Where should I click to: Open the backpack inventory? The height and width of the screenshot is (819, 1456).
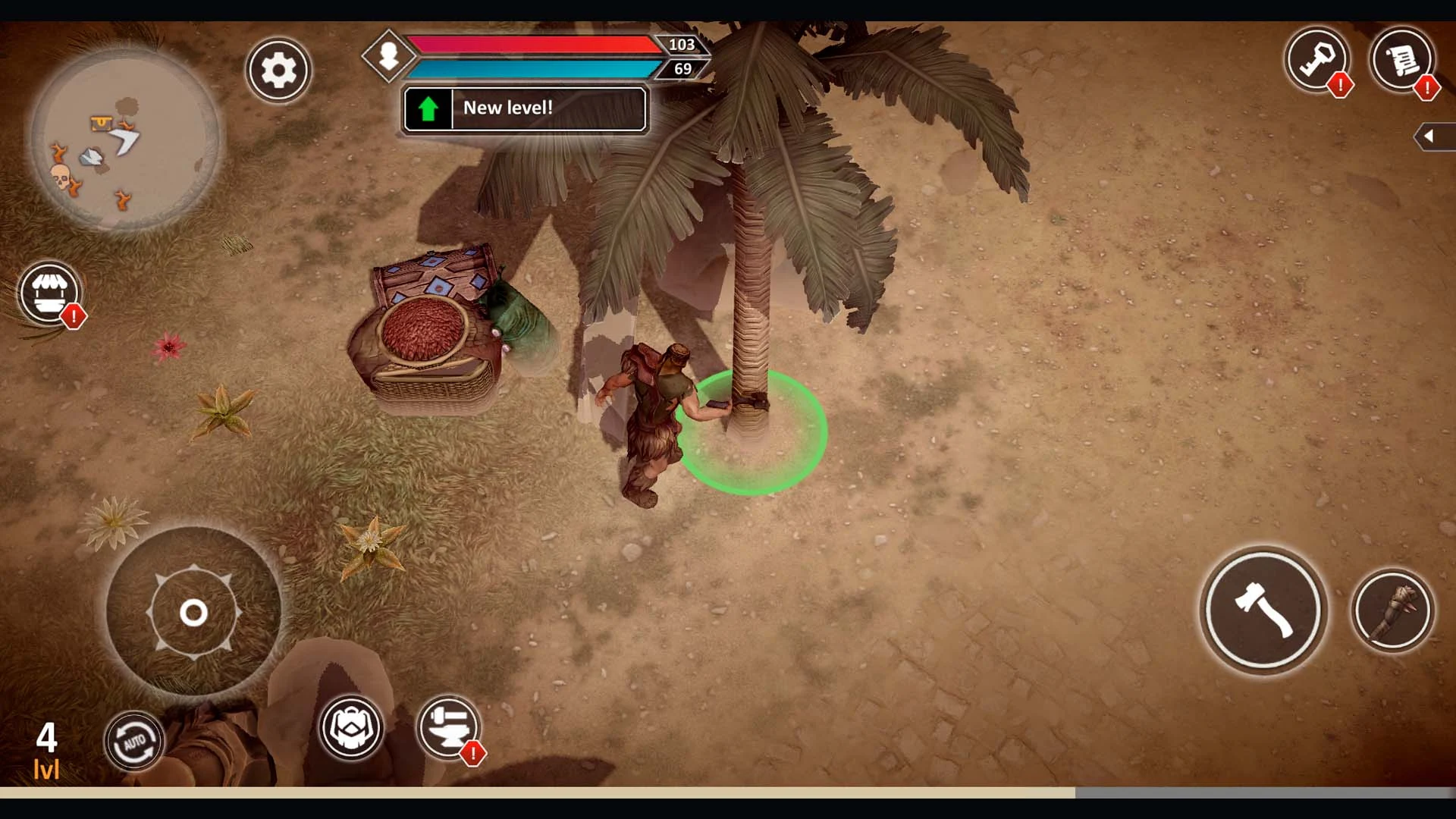pyautogui.click(x=351, y=727)
